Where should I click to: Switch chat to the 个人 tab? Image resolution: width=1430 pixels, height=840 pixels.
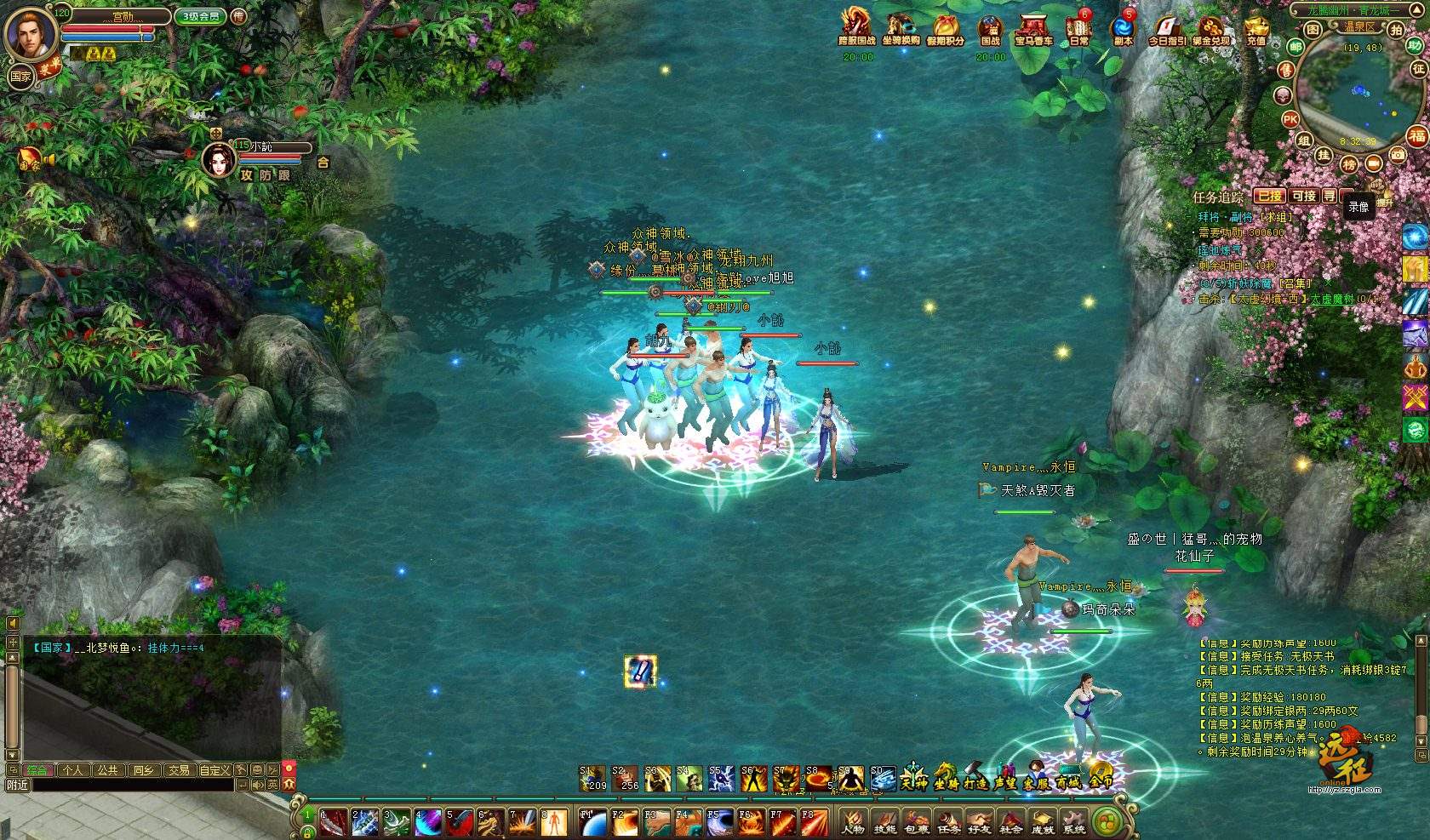coord(72,769)
